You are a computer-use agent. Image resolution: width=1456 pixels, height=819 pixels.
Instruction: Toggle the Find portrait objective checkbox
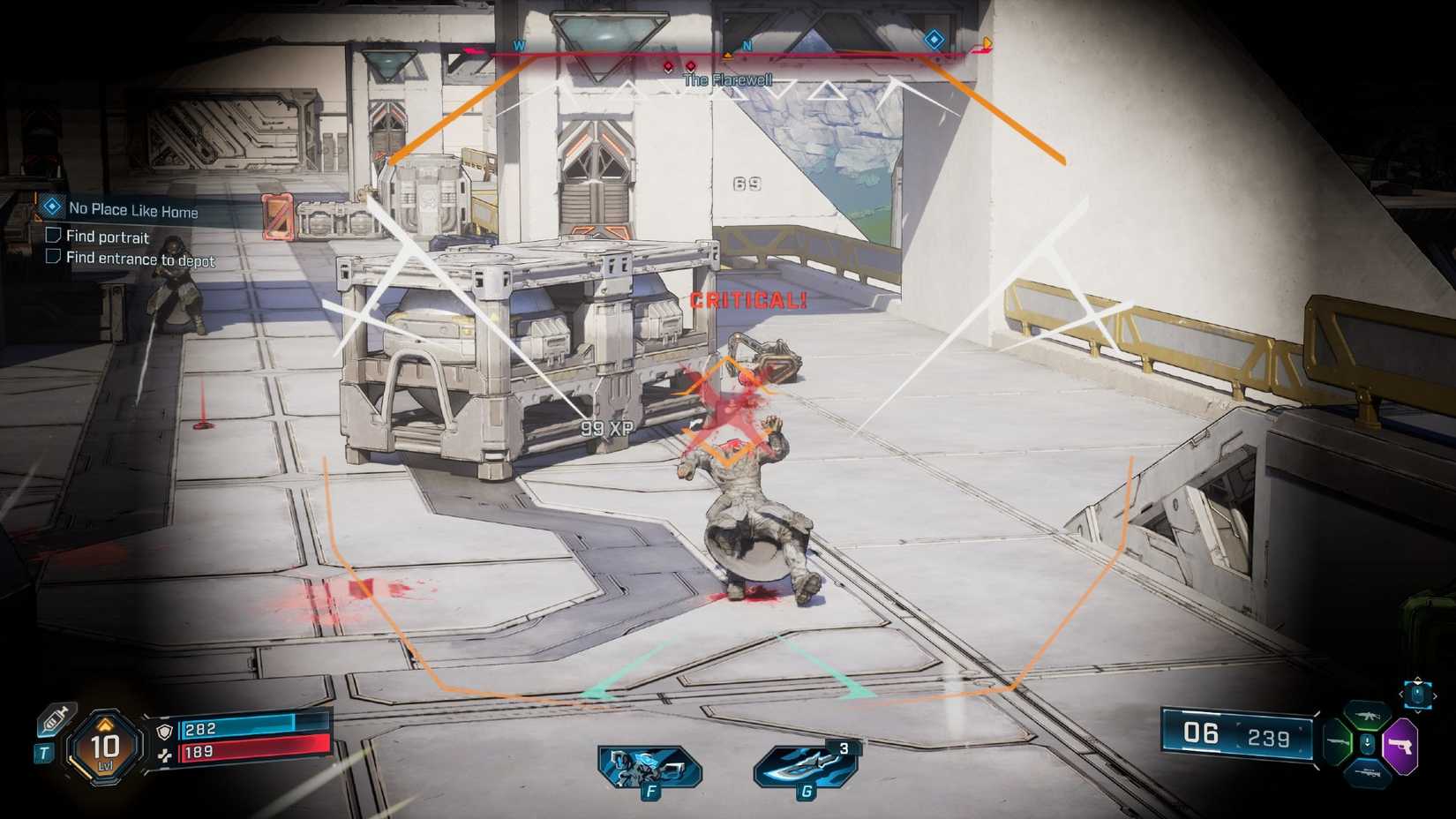[55, 236]
